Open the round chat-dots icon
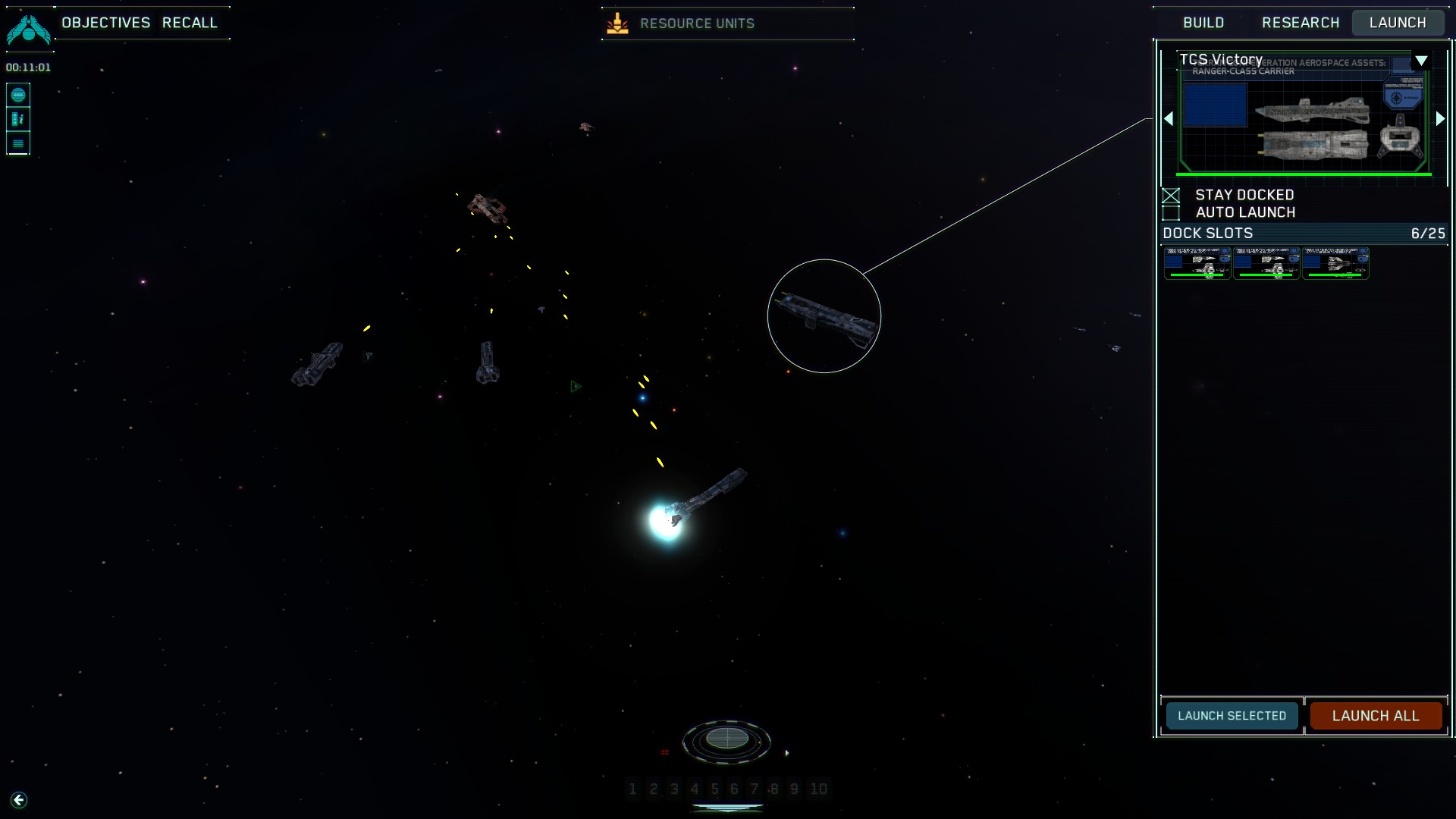1456x819 pixels. pos(18,95)
